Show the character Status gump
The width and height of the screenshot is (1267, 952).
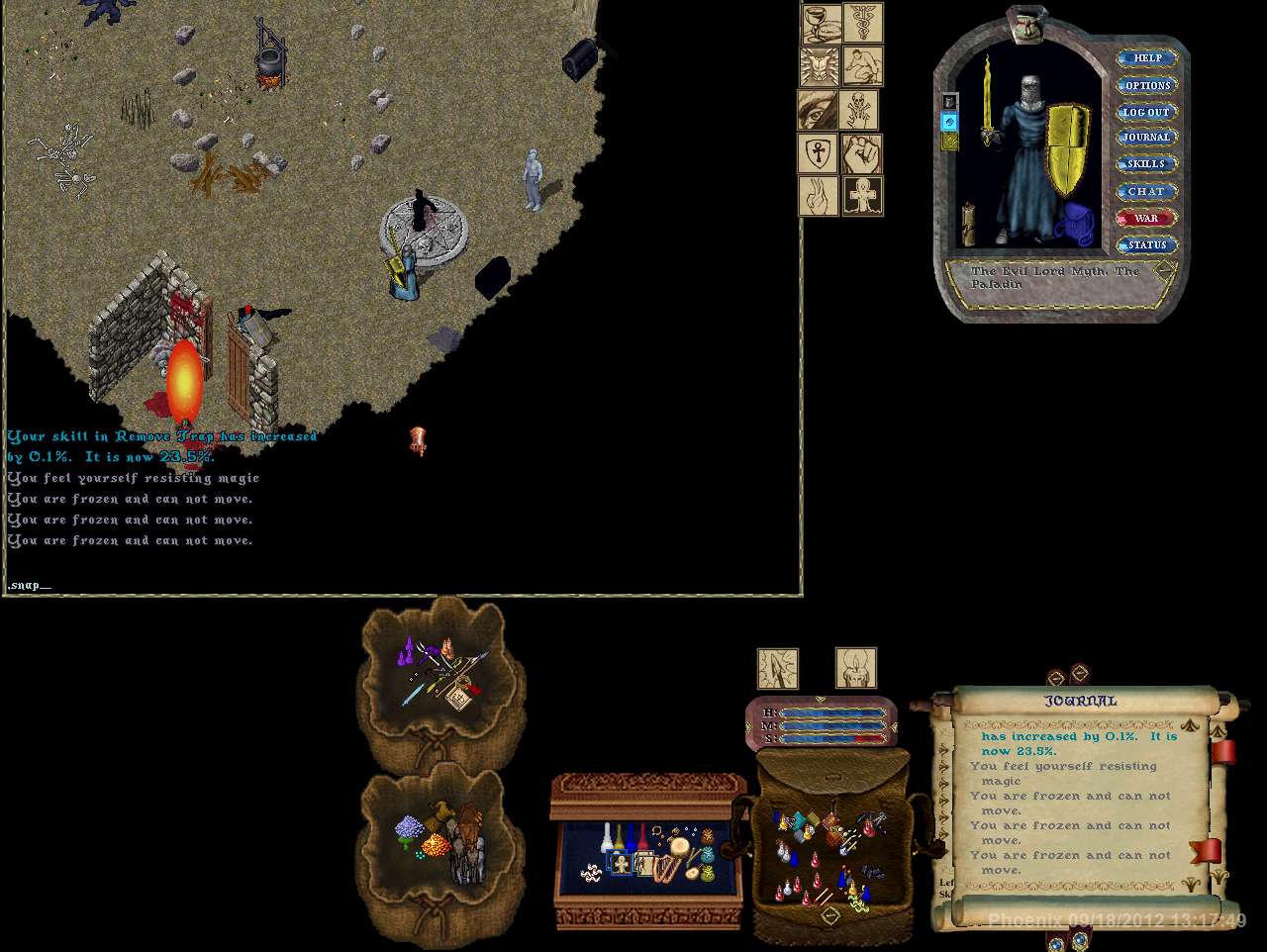pos(1146,244)
